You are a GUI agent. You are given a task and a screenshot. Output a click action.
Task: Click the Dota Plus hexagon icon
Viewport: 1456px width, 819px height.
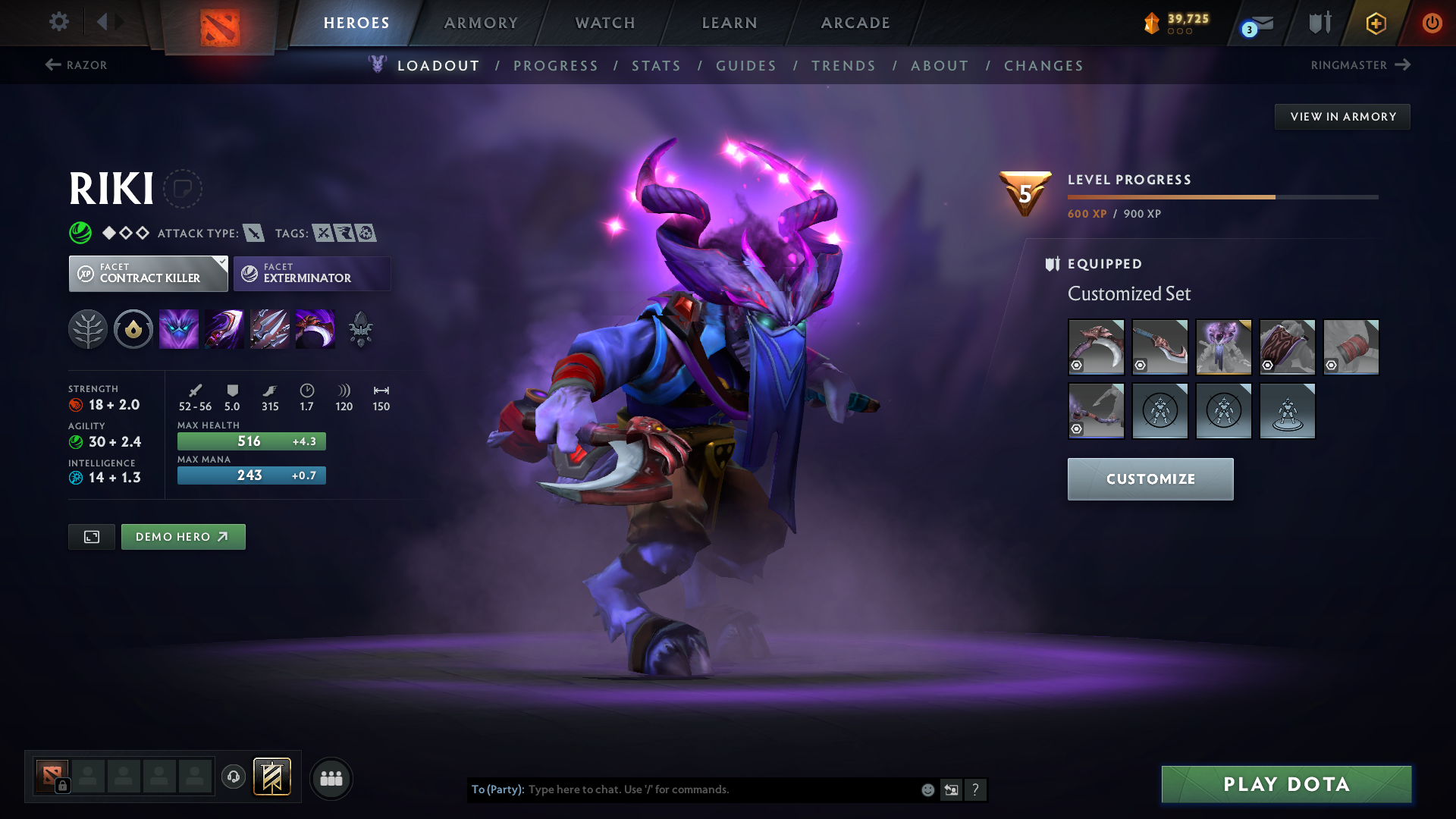tap(1375, 23)
